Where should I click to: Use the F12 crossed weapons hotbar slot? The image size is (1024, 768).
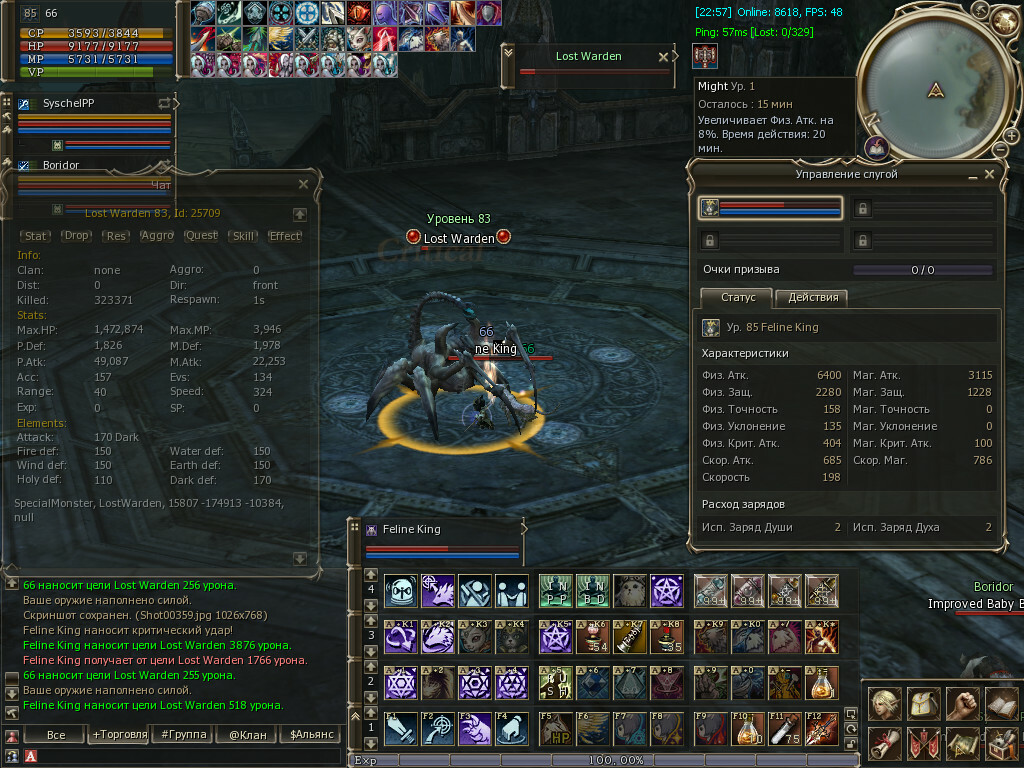point(820,728)
